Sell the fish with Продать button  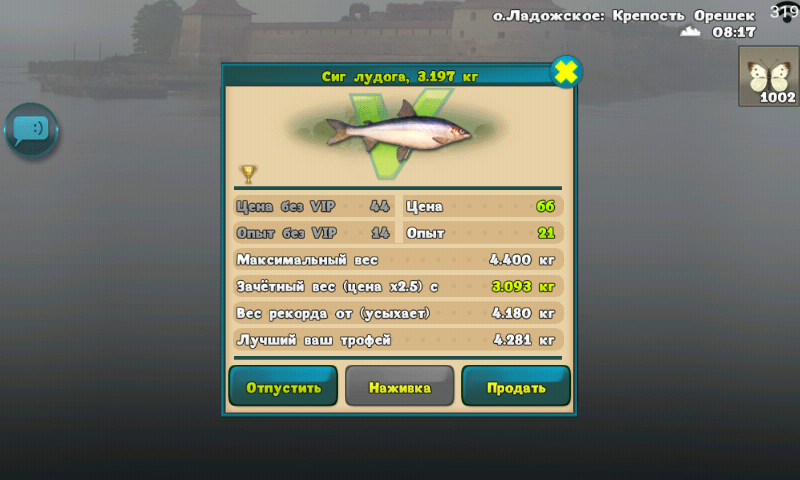515,386
